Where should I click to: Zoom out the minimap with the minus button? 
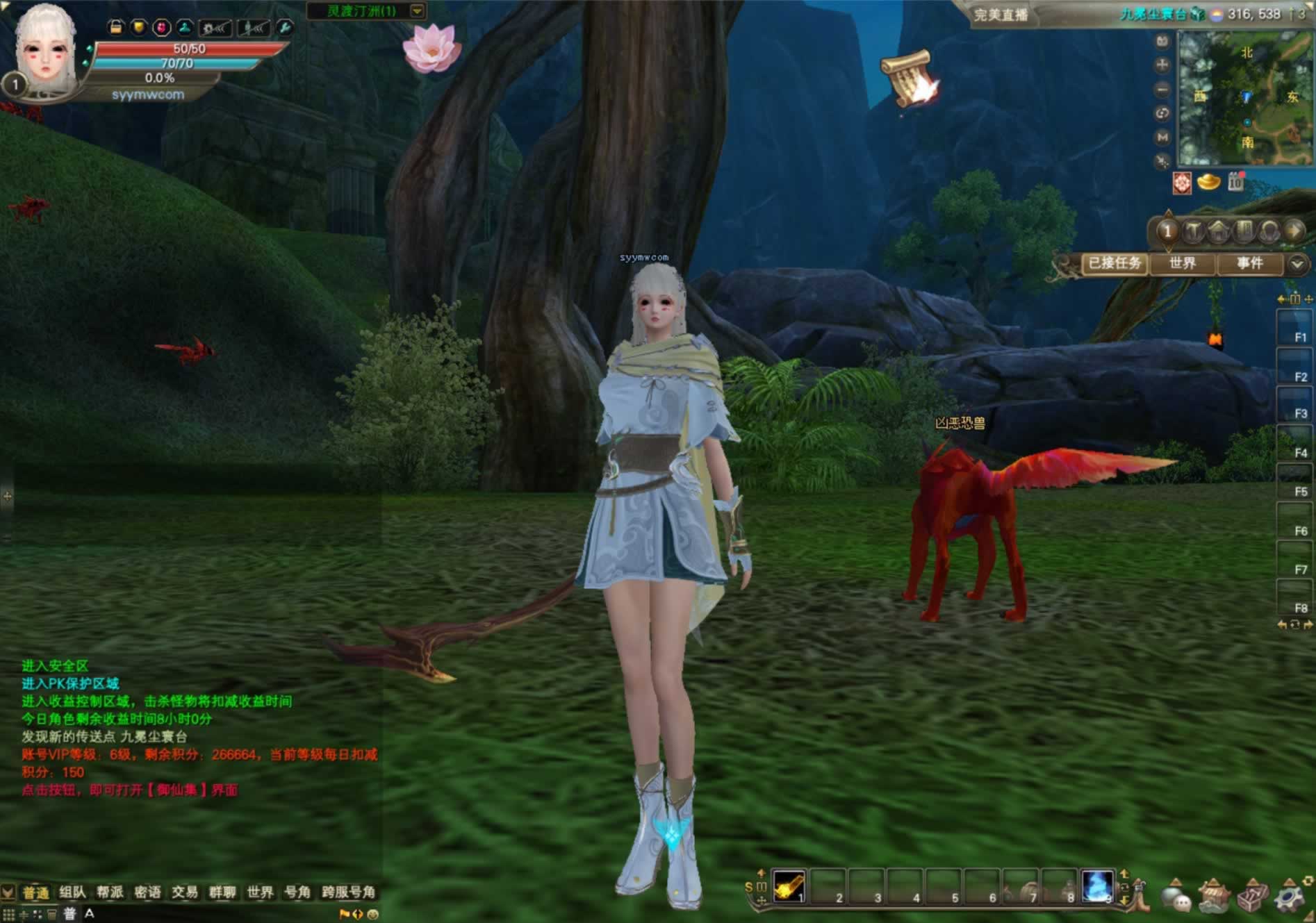click(1162, 90)
